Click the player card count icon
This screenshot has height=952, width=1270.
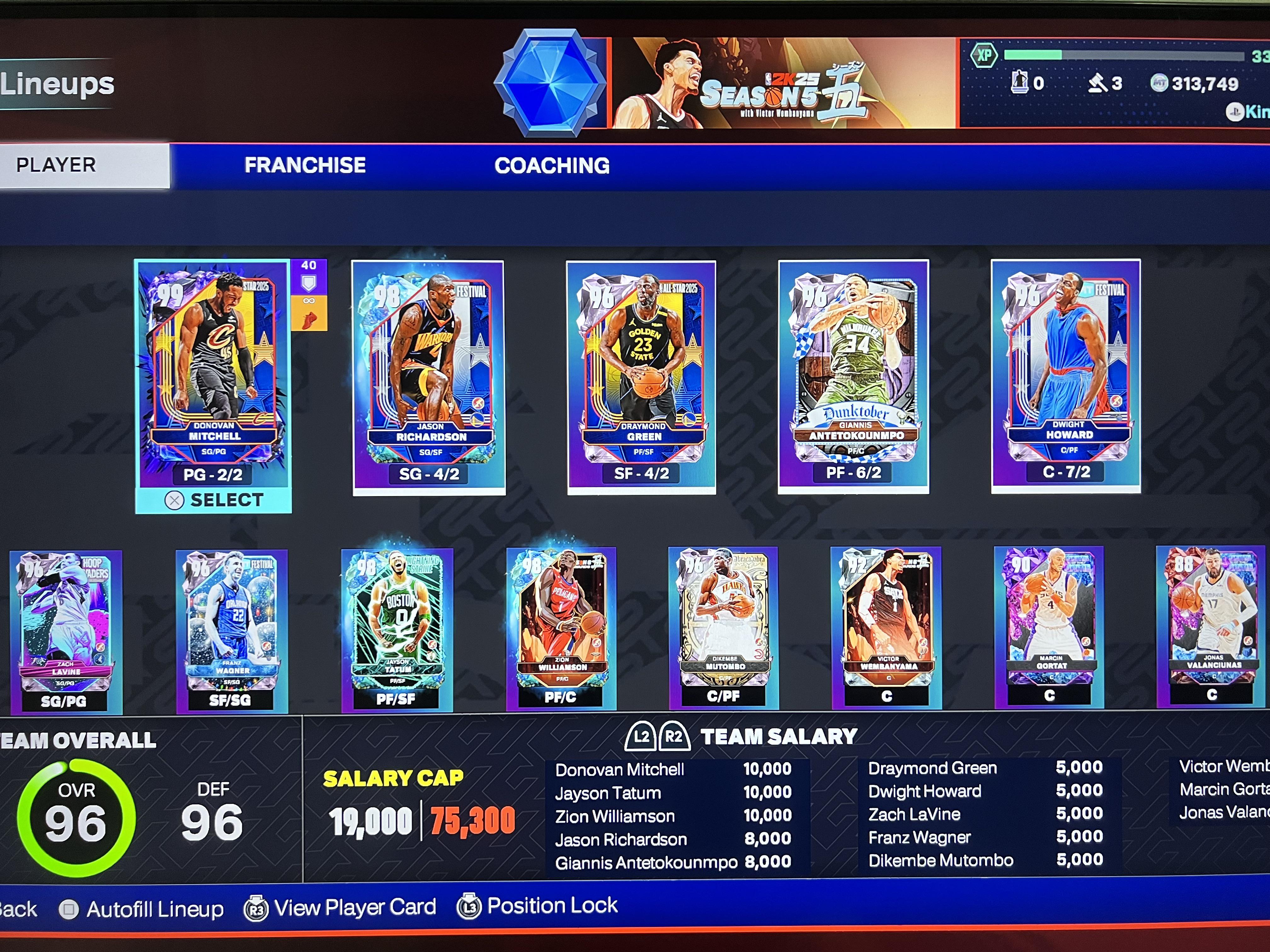tap(1020, 82)
